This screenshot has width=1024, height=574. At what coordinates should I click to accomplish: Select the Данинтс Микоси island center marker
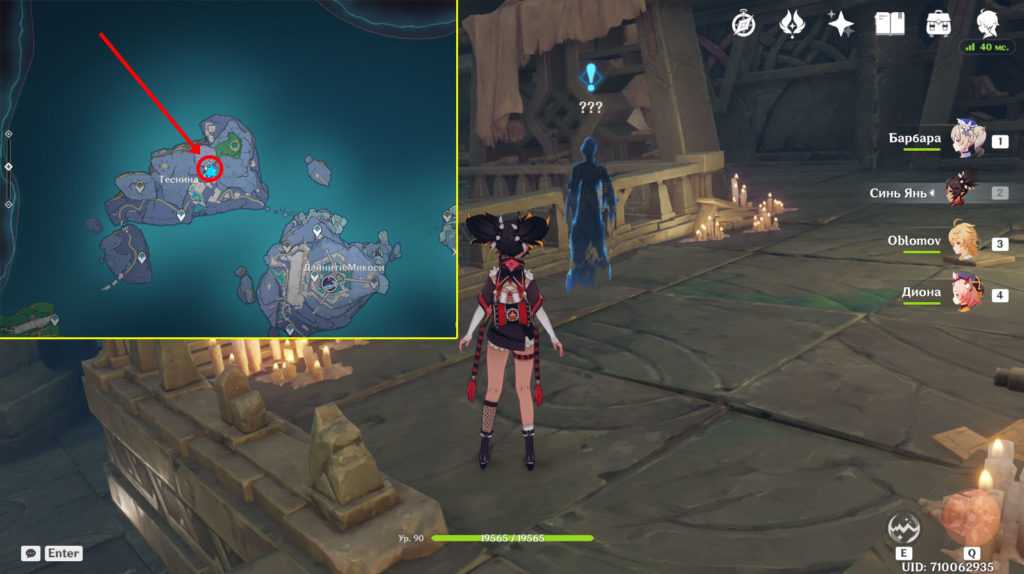coord(329,283)
